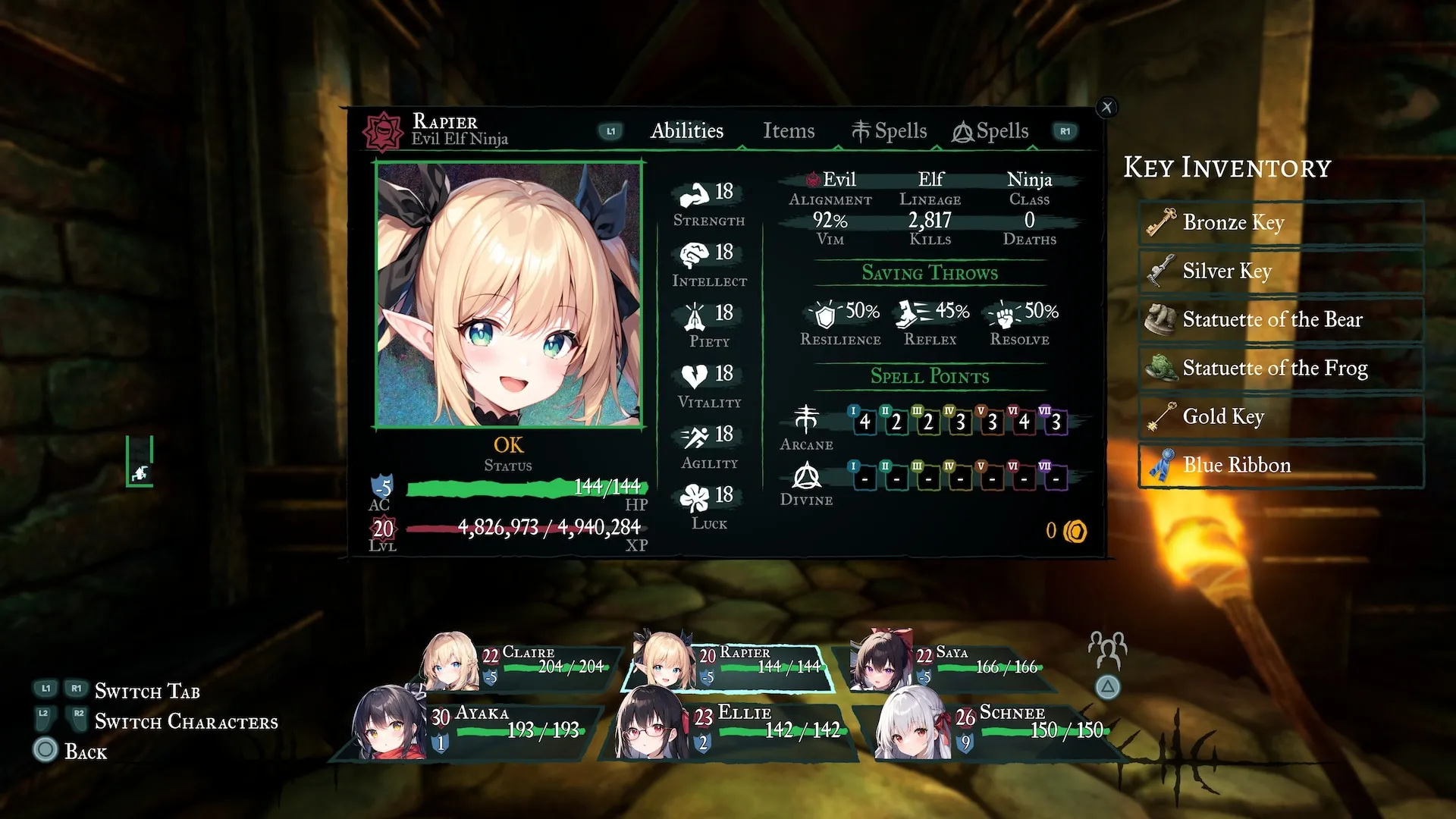Image resolution: width=1456 pixels, height=819 pixels.
Task: Switch to the Divine Spells tab
Action: point(990,131)
